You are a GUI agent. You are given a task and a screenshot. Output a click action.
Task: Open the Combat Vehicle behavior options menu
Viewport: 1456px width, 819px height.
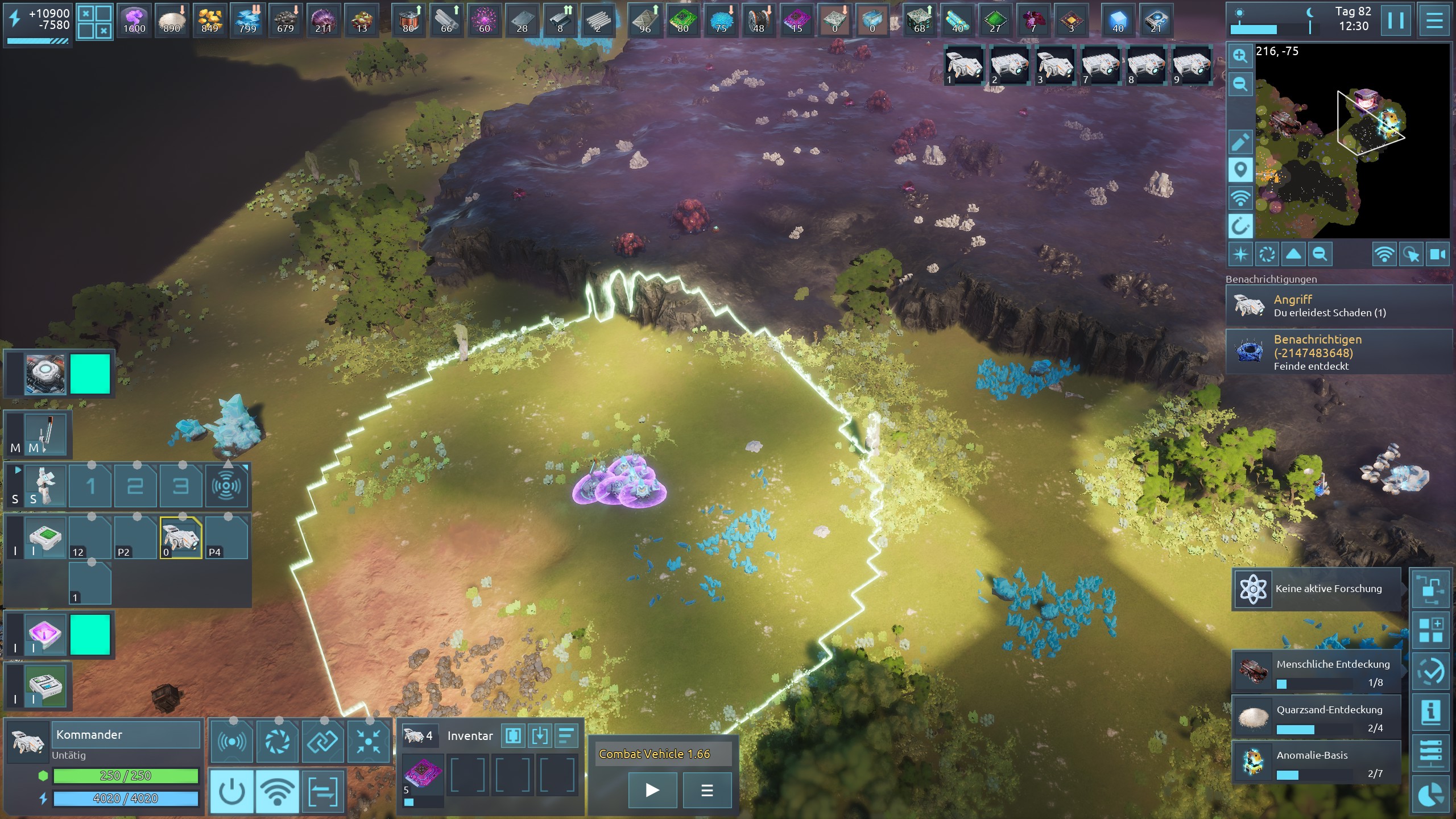click(707, 790)
